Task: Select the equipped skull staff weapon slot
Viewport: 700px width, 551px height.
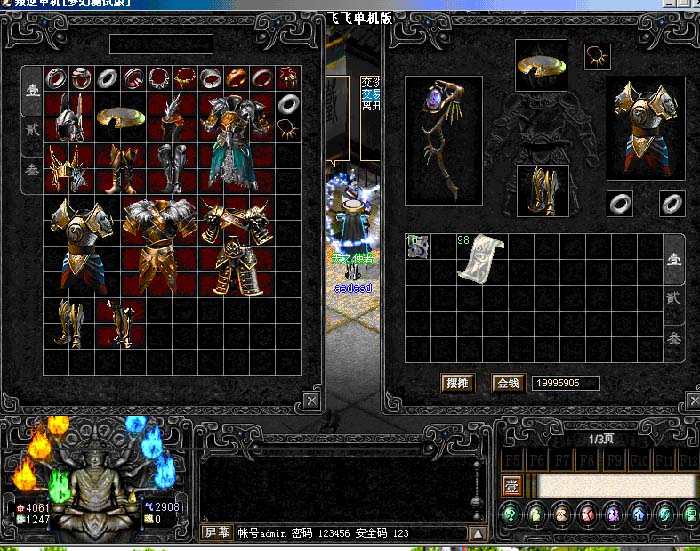Action: [x=443, y=126]
